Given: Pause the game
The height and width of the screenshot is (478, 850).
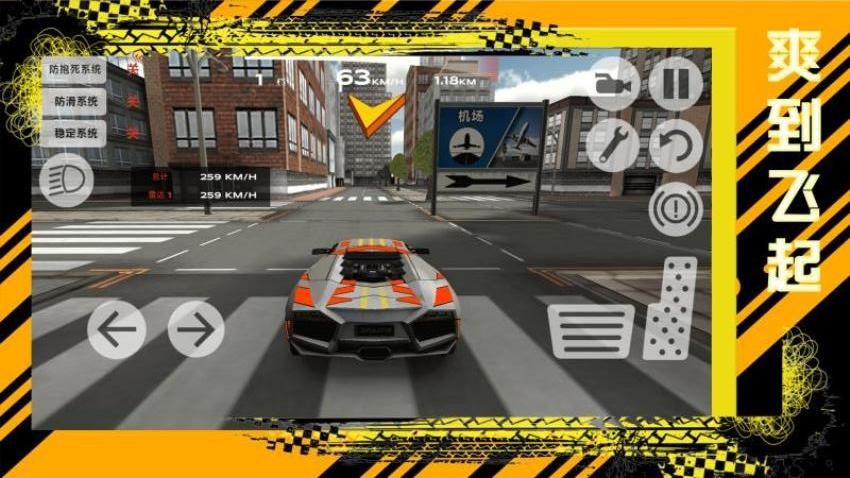Looking at the screenshot, I should click(x=676, y=82).
